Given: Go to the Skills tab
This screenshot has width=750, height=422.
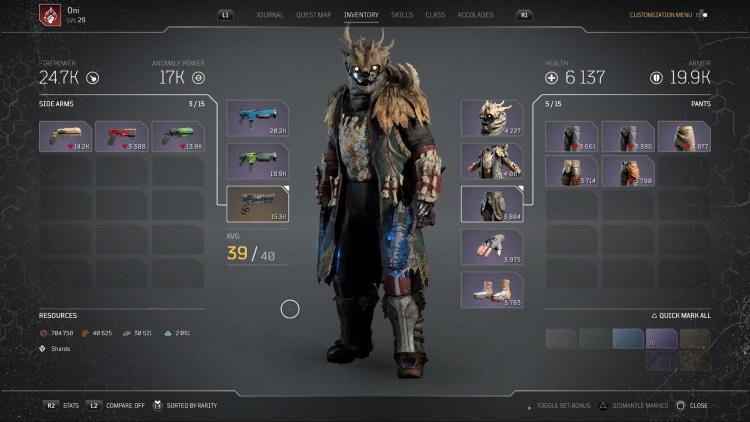Looking at the screenshot, I should (x=402, y=15).
